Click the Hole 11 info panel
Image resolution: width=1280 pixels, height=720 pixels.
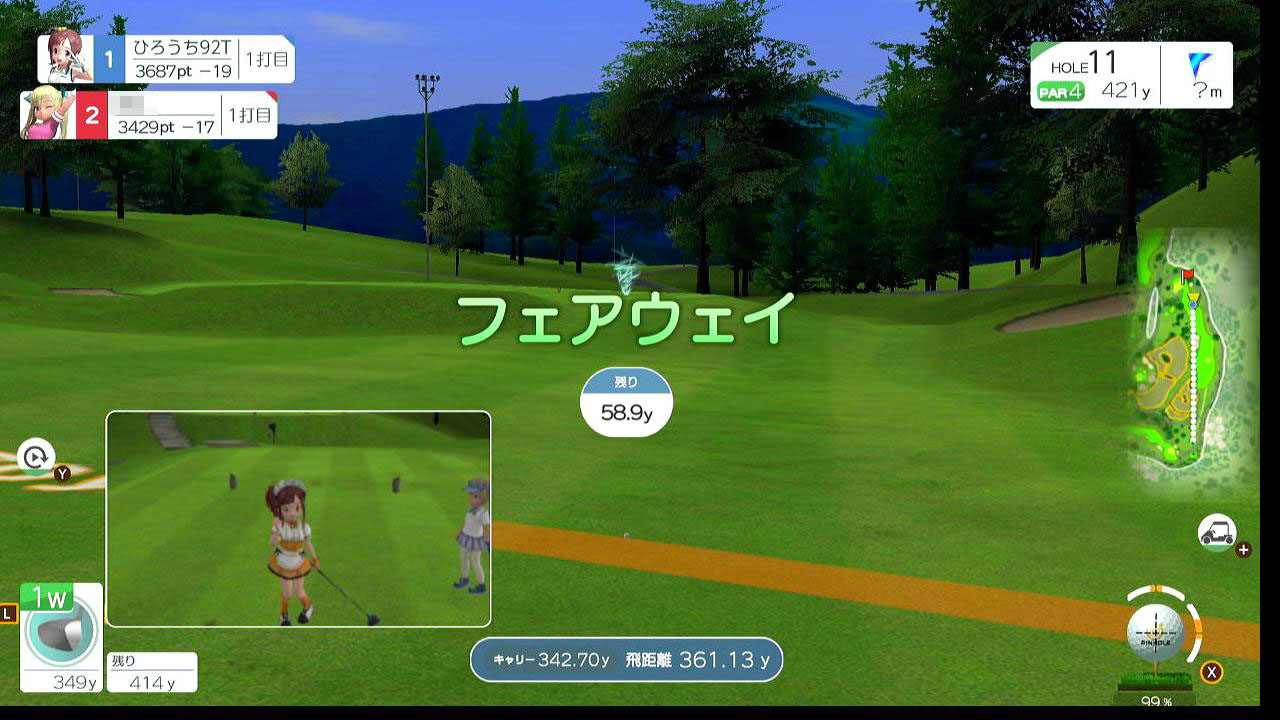coord(1131,75)
